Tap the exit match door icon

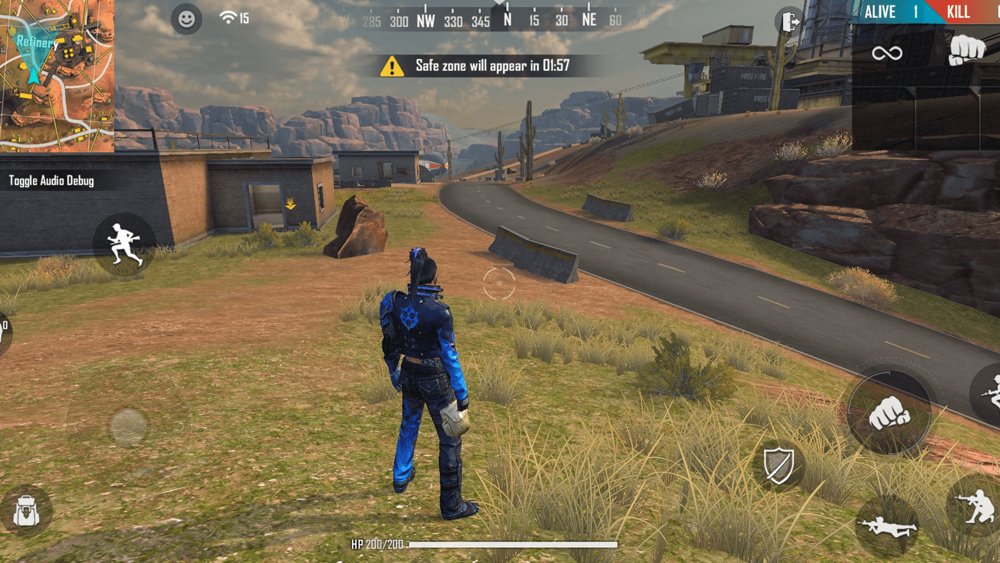(789, 21)
